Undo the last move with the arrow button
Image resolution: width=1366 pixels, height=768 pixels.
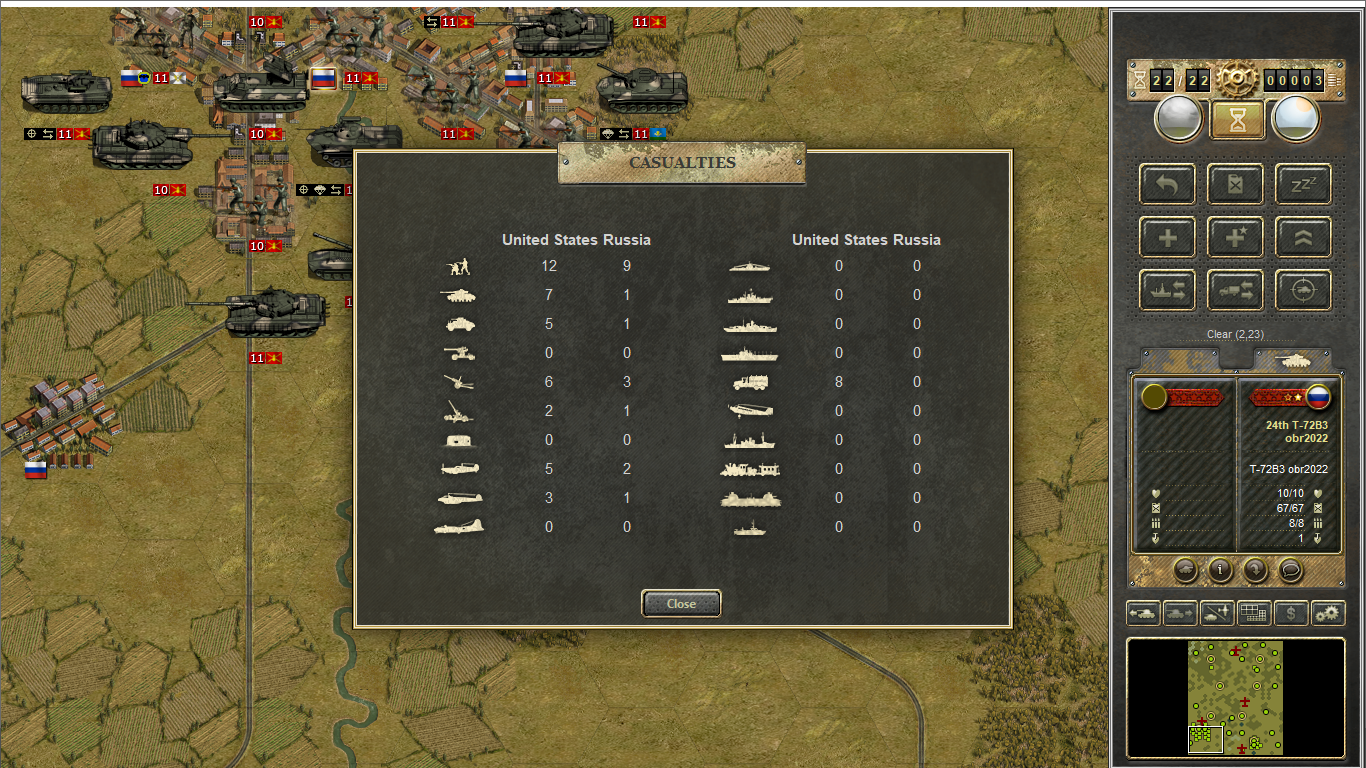1167,184
